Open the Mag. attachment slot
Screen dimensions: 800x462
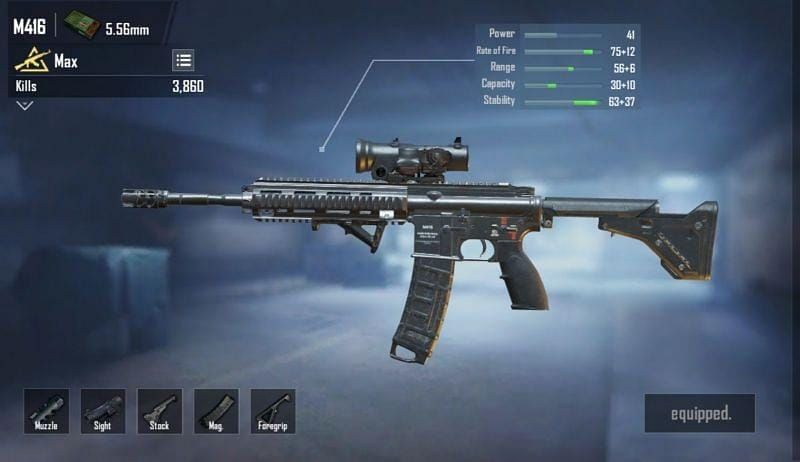point(216,411)
